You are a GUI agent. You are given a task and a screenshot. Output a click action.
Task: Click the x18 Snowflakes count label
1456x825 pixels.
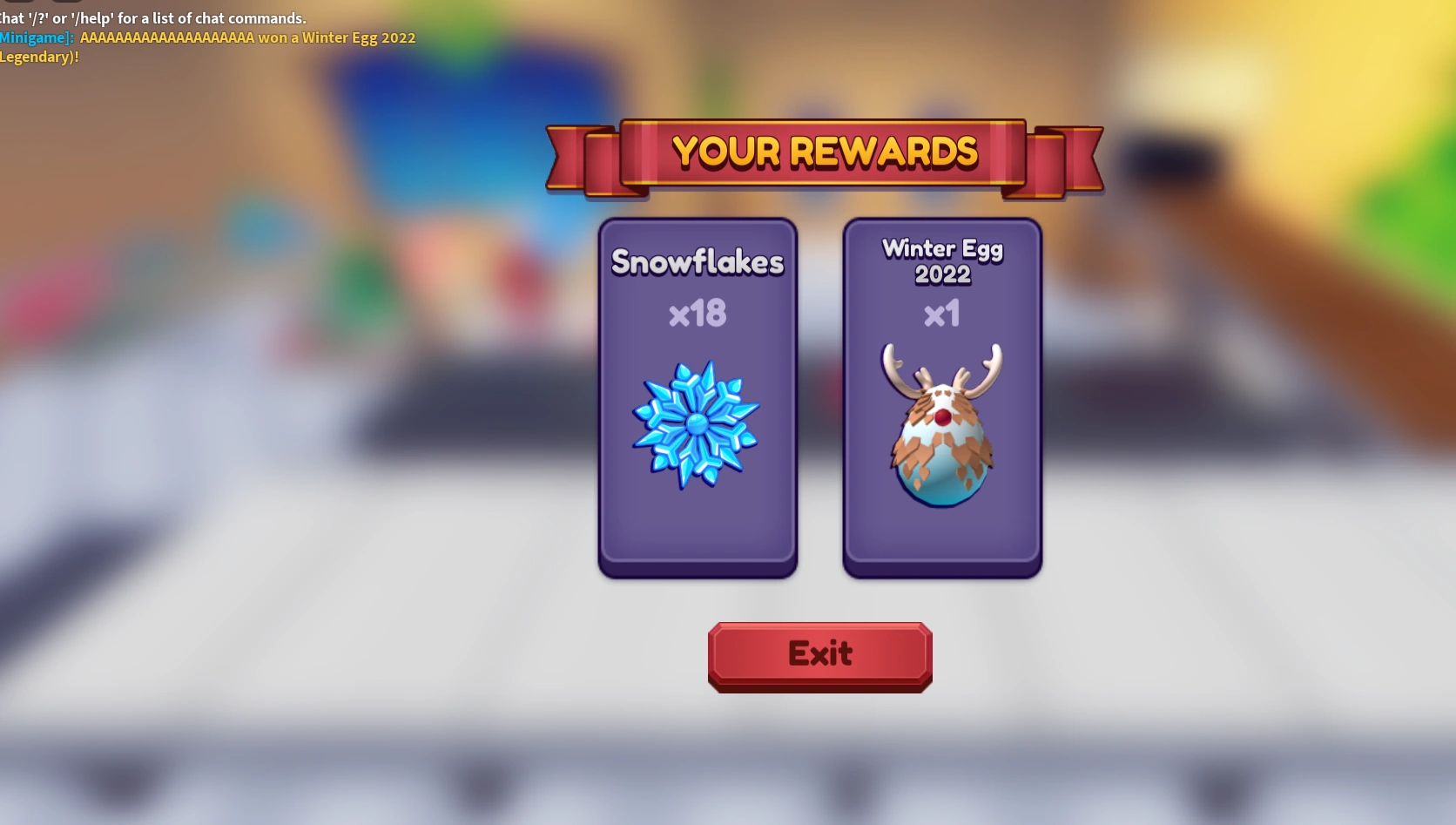pos(697,314)
